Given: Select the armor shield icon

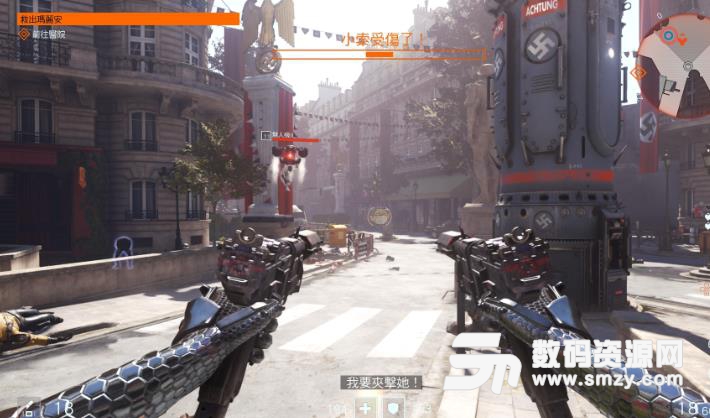Looking at the screenshot, I should [394, 407].
